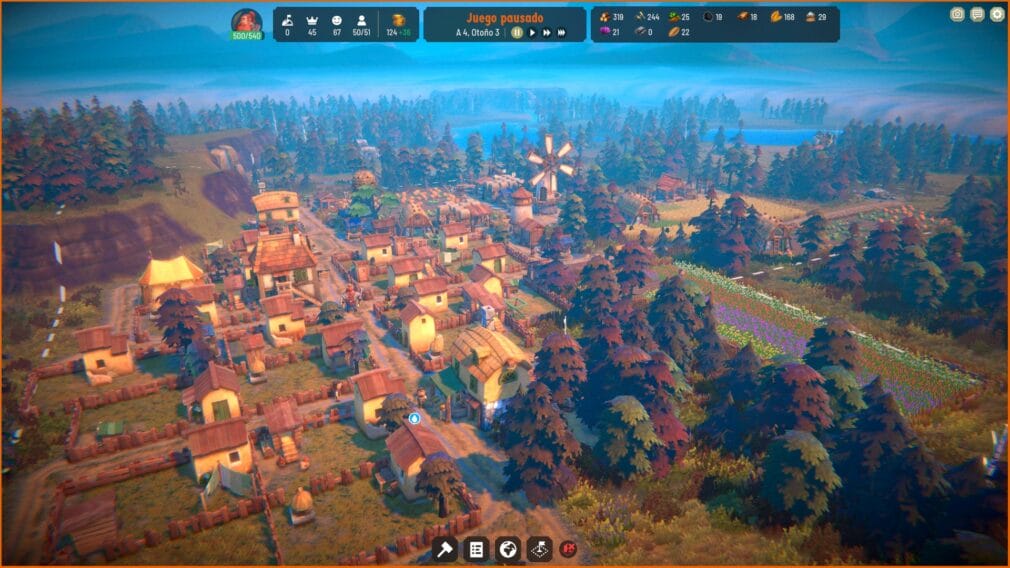Open the build menu with the hammer icon

coord(445,548)
